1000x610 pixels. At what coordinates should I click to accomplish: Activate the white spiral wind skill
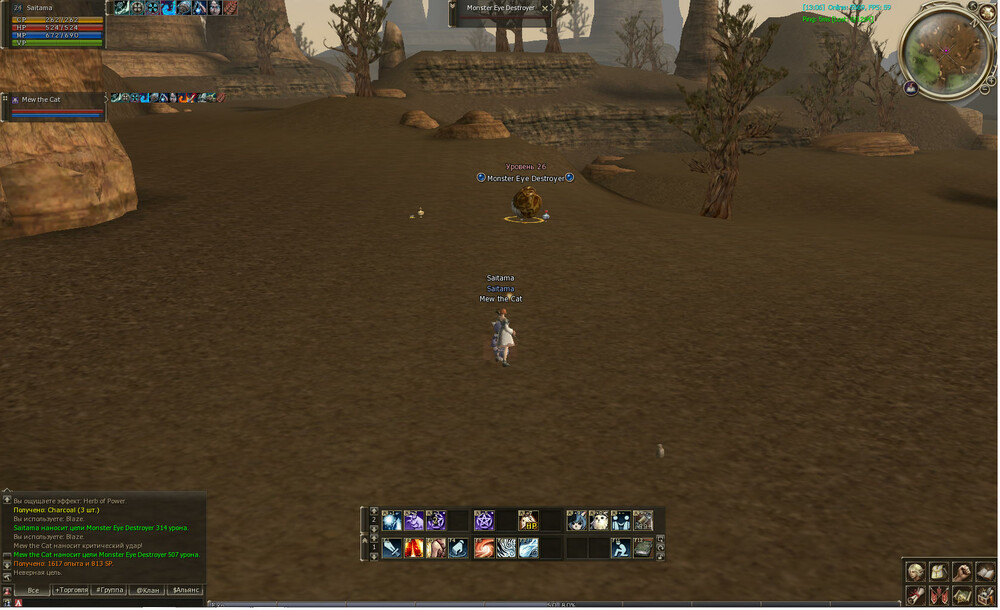[506, 547]
